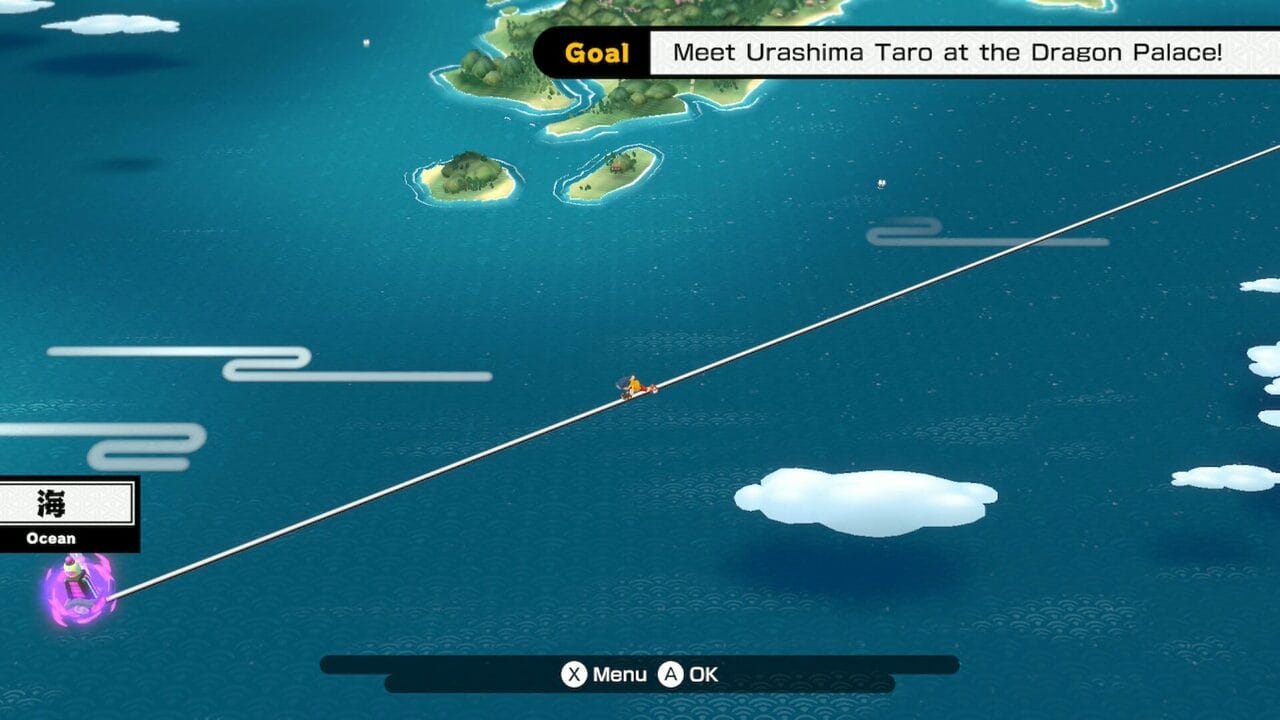The width and height of the screenshot is (1280, 720).
Task: Select the glowing purple Ocean map node
Action: click(79, 590)
